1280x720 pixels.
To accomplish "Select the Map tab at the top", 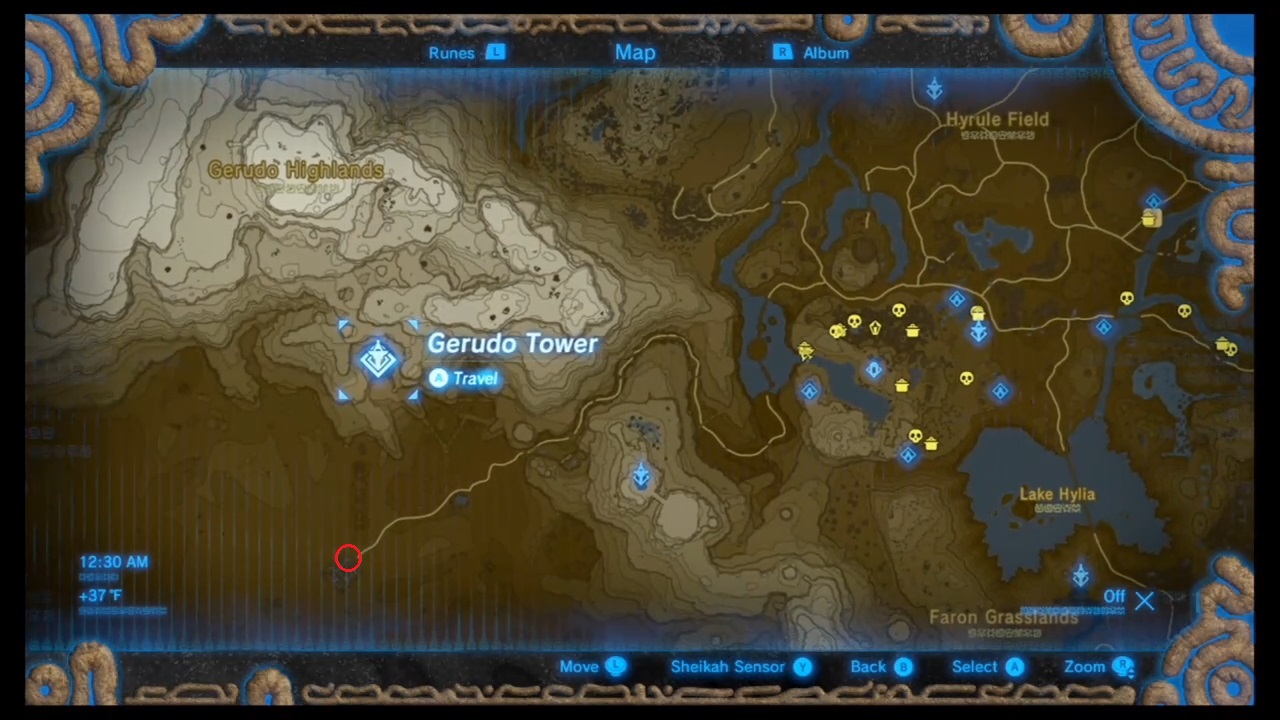I will pos(635,52).
